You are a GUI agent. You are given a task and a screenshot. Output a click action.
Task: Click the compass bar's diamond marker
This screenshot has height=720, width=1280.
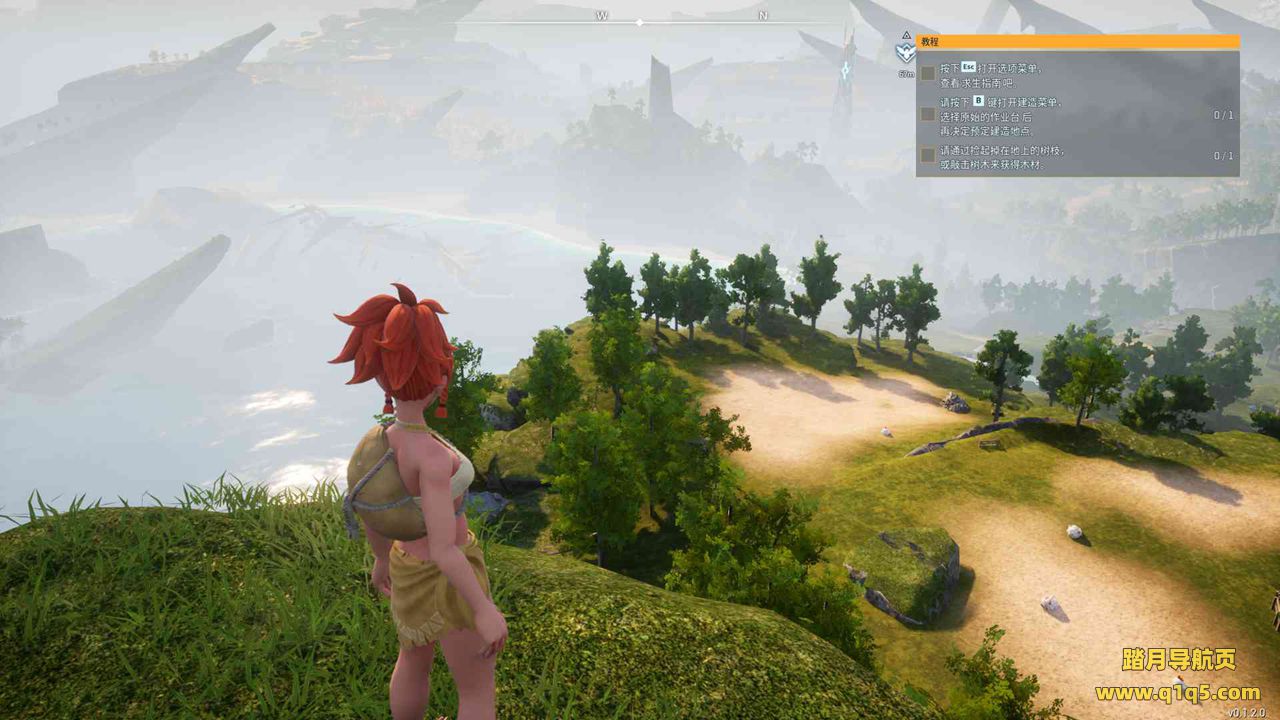click(x=640, y=21)
